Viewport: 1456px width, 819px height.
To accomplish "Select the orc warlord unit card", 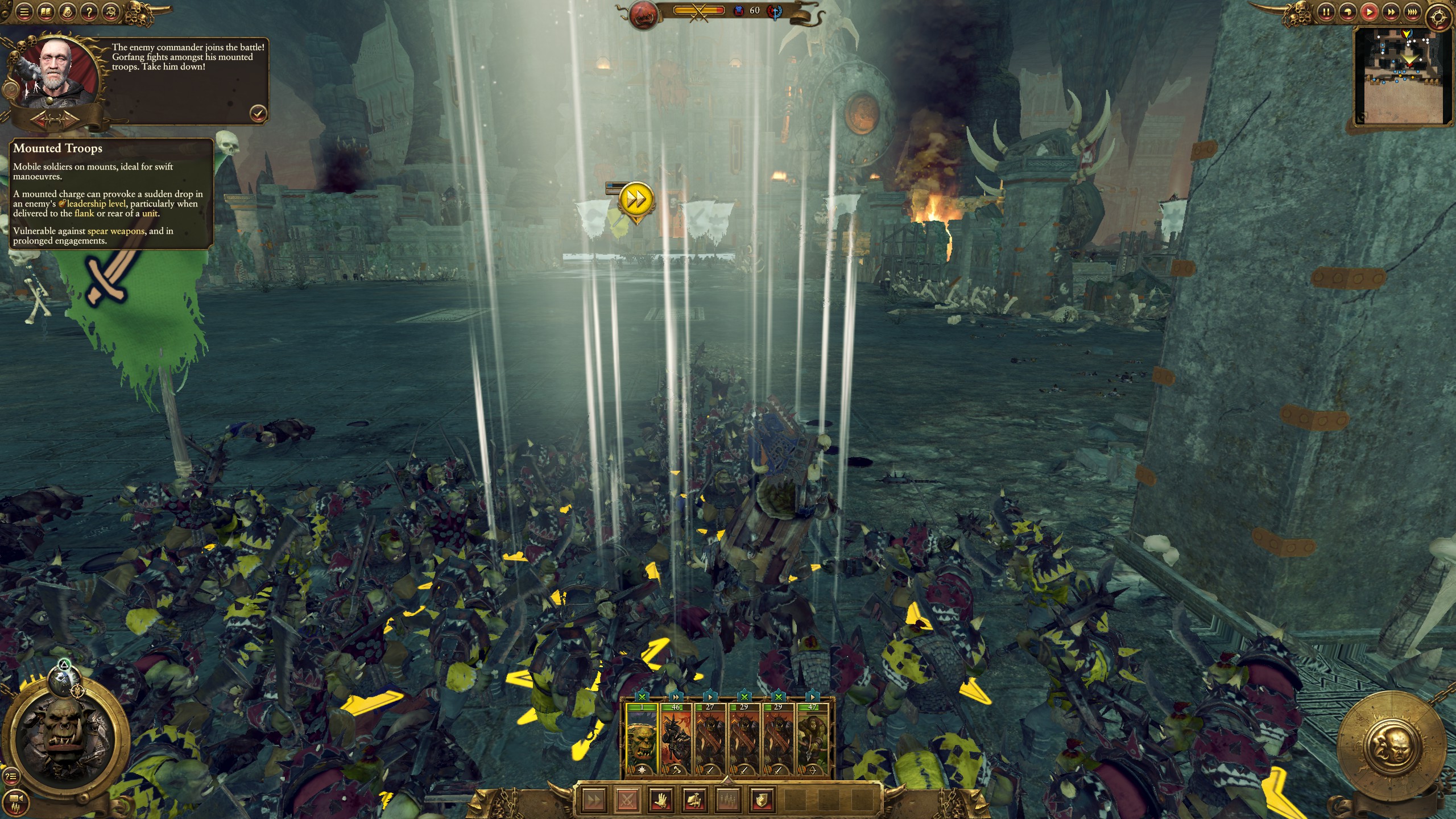I will click(x=642, y=739).
